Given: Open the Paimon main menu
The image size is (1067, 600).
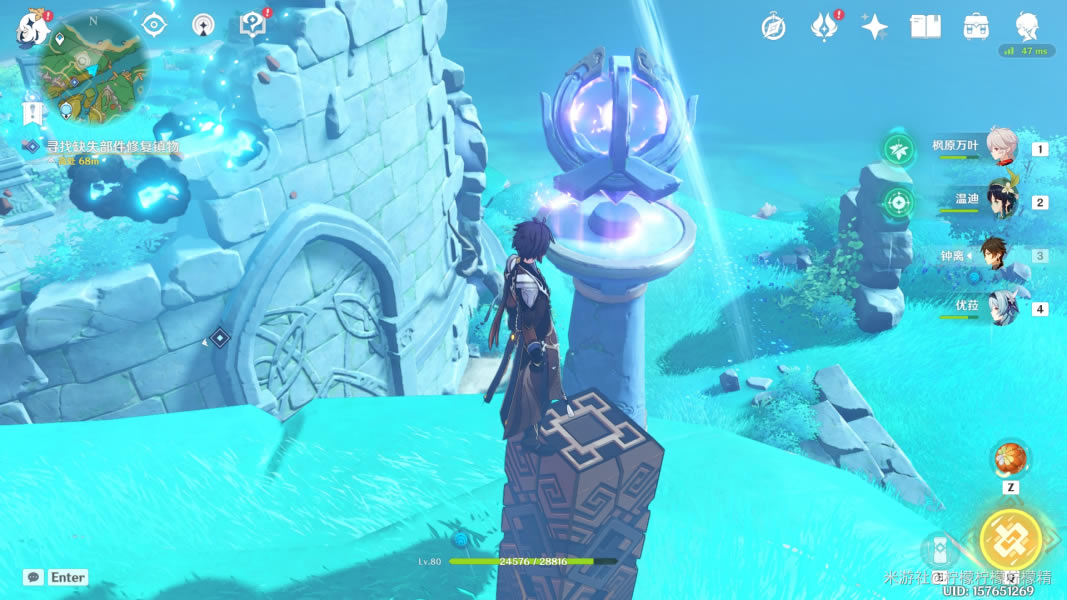Looking at the screenshot, I should [33, 30].
